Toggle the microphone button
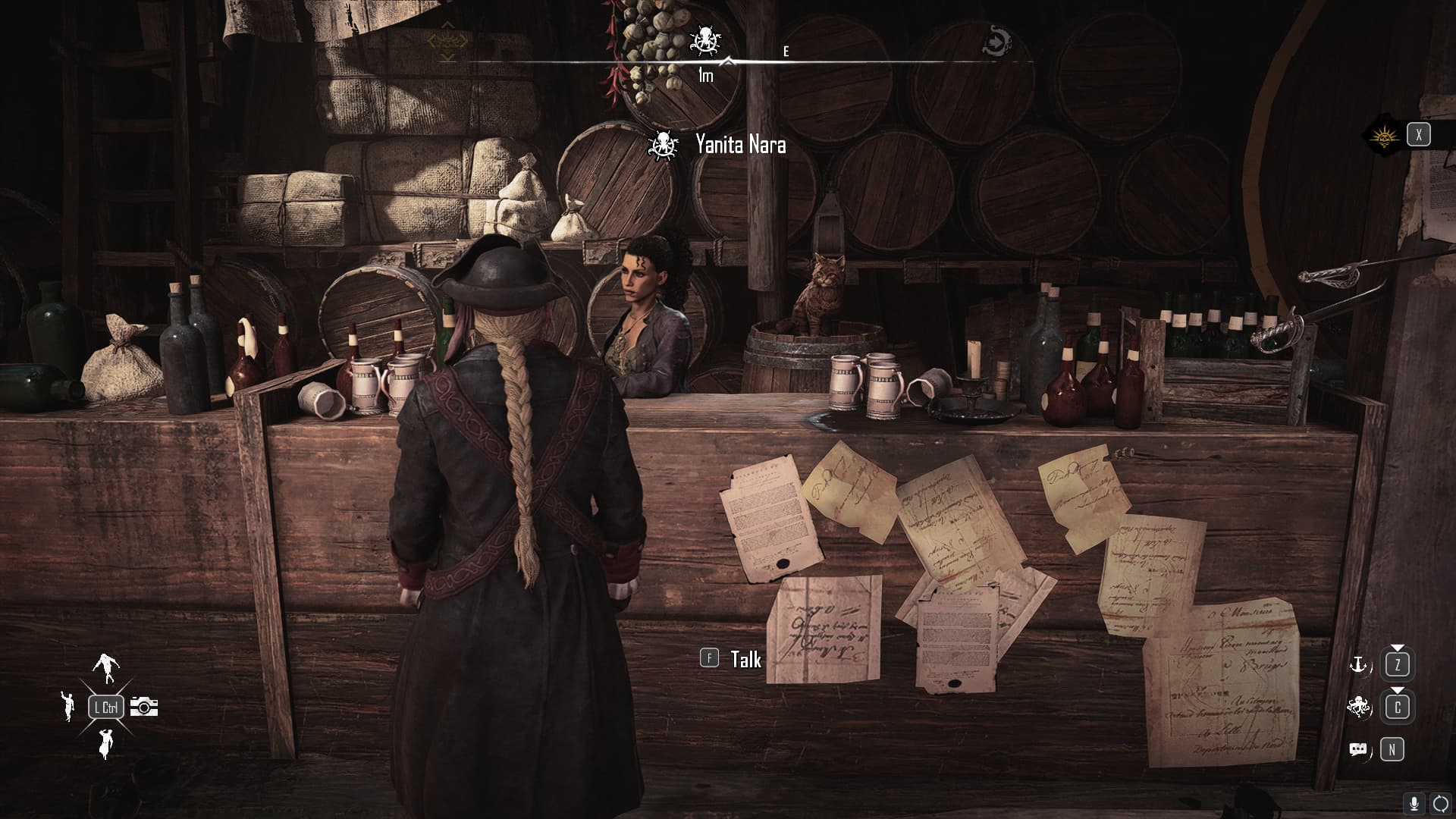Screen dimensions: 1456x819 pos(1414,804)
